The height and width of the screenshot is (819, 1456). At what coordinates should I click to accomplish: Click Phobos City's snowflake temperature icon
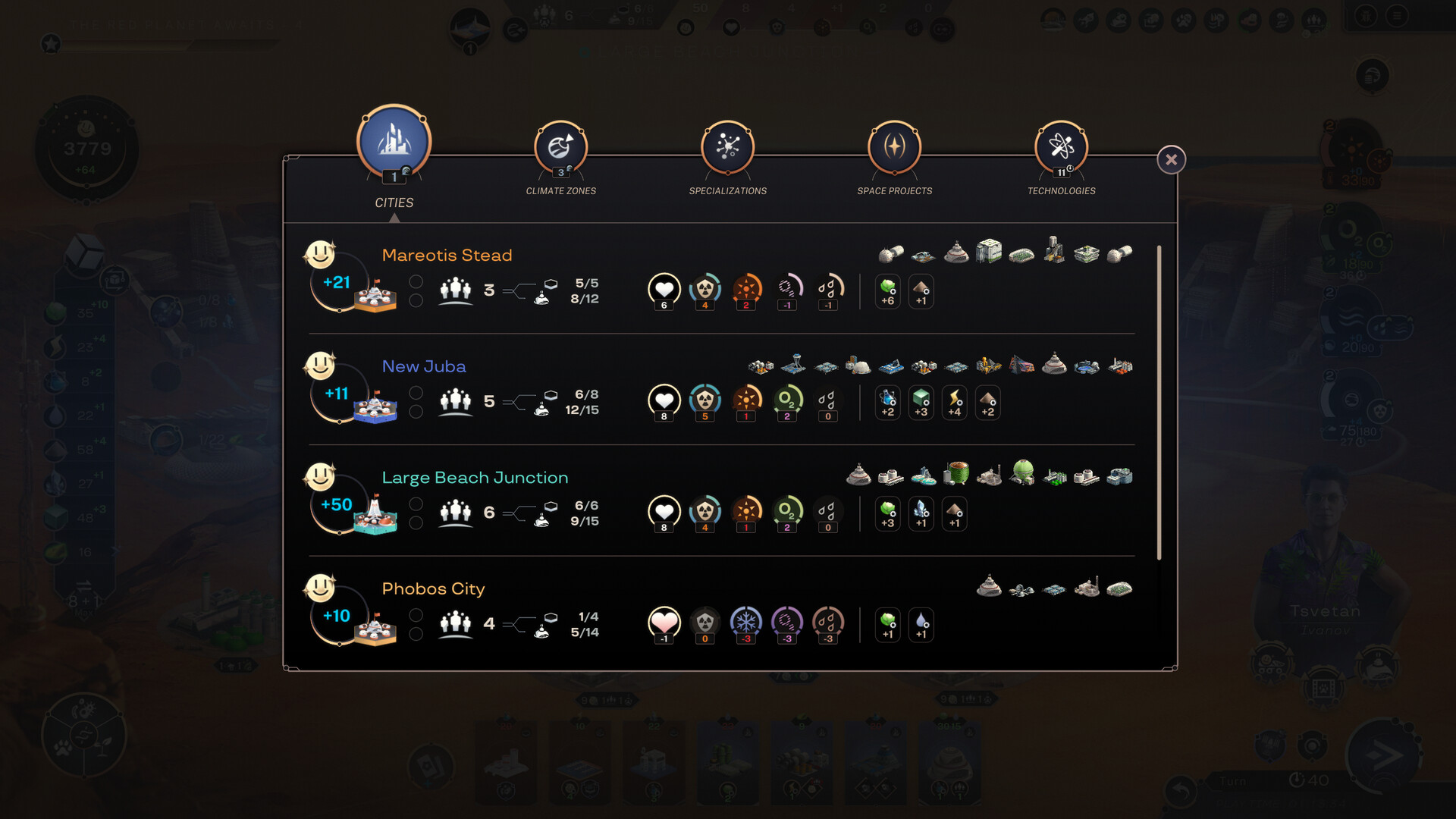tap(746, 624)
